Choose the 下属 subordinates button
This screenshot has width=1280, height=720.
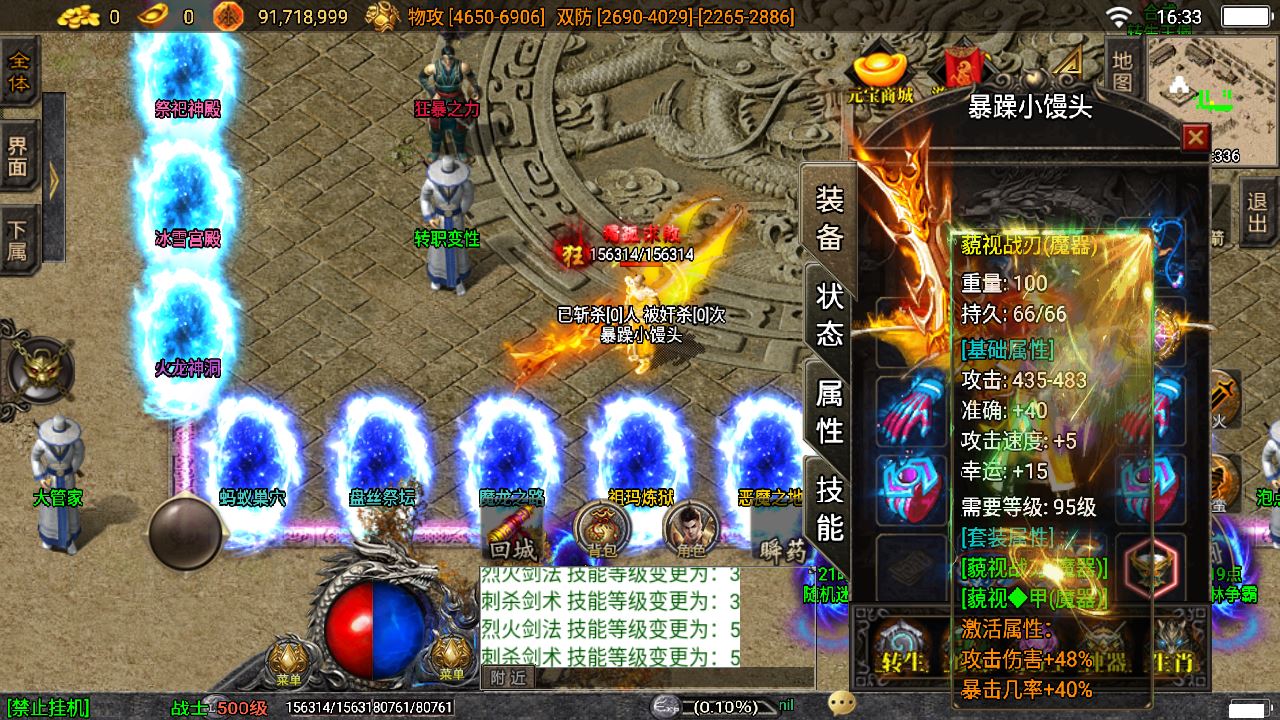pos(18,240)
